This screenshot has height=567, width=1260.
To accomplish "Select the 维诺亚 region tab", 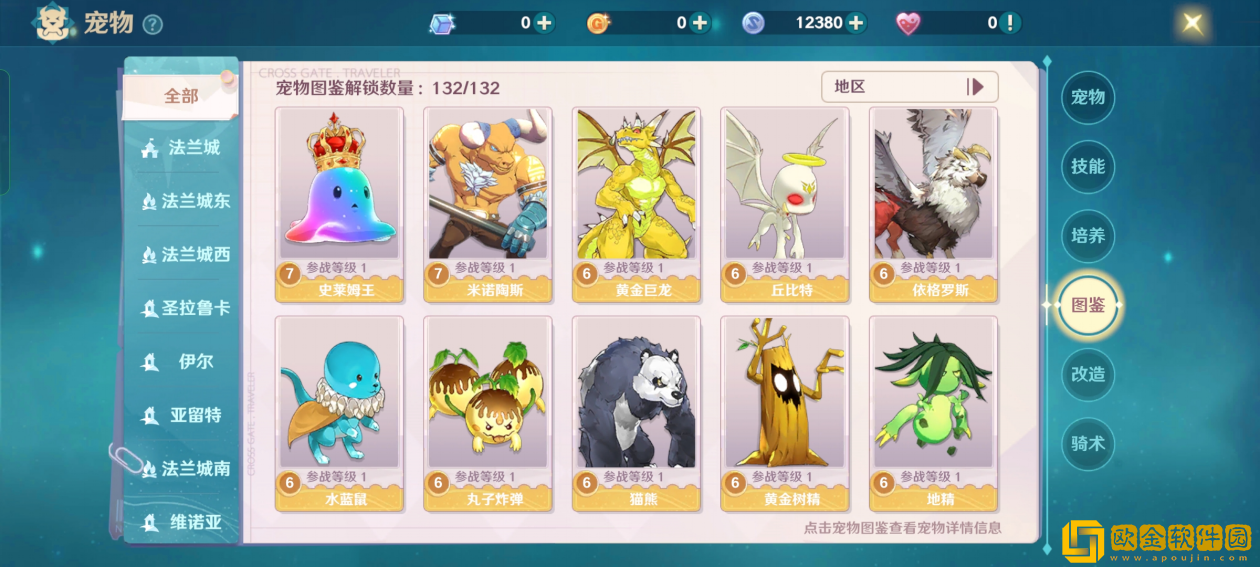I will point(185,522).
